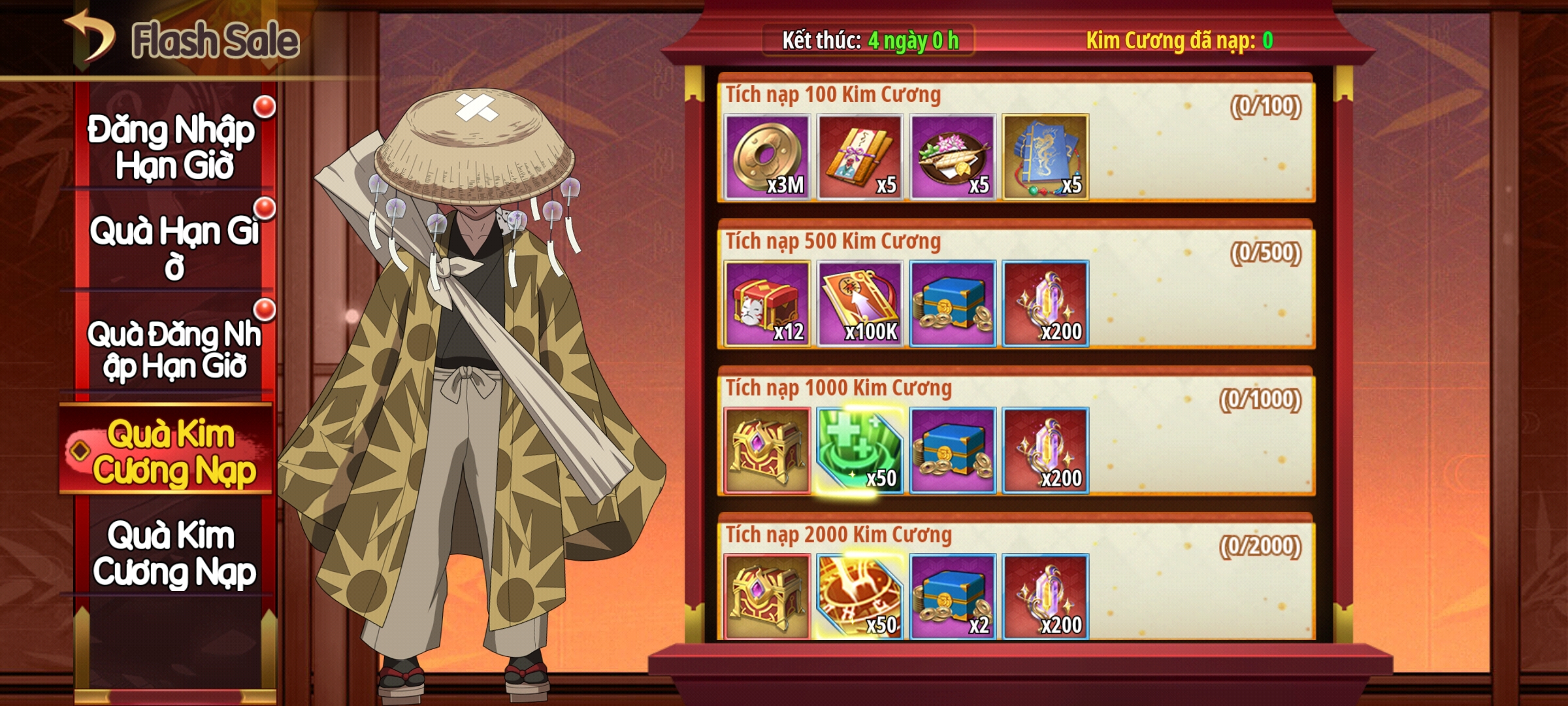The height and width of the screenshot is (706, 1568).
Task: Open the white-text Quà Kim Cương Nạp tab
Action: point(172,553)
